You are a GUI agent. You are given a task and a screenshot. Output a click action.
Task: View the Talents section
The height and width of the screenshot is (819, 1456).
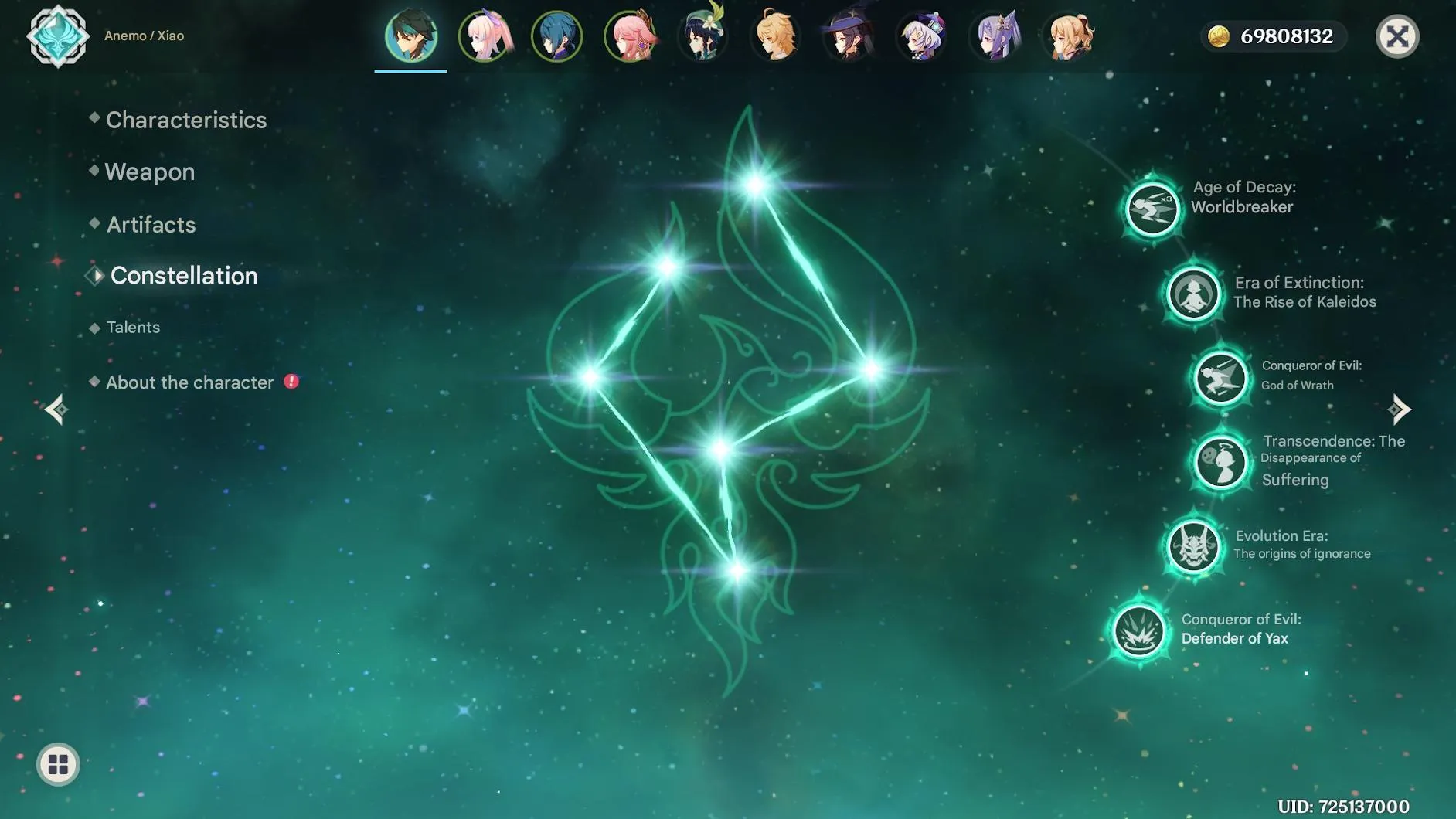point(134,327)
